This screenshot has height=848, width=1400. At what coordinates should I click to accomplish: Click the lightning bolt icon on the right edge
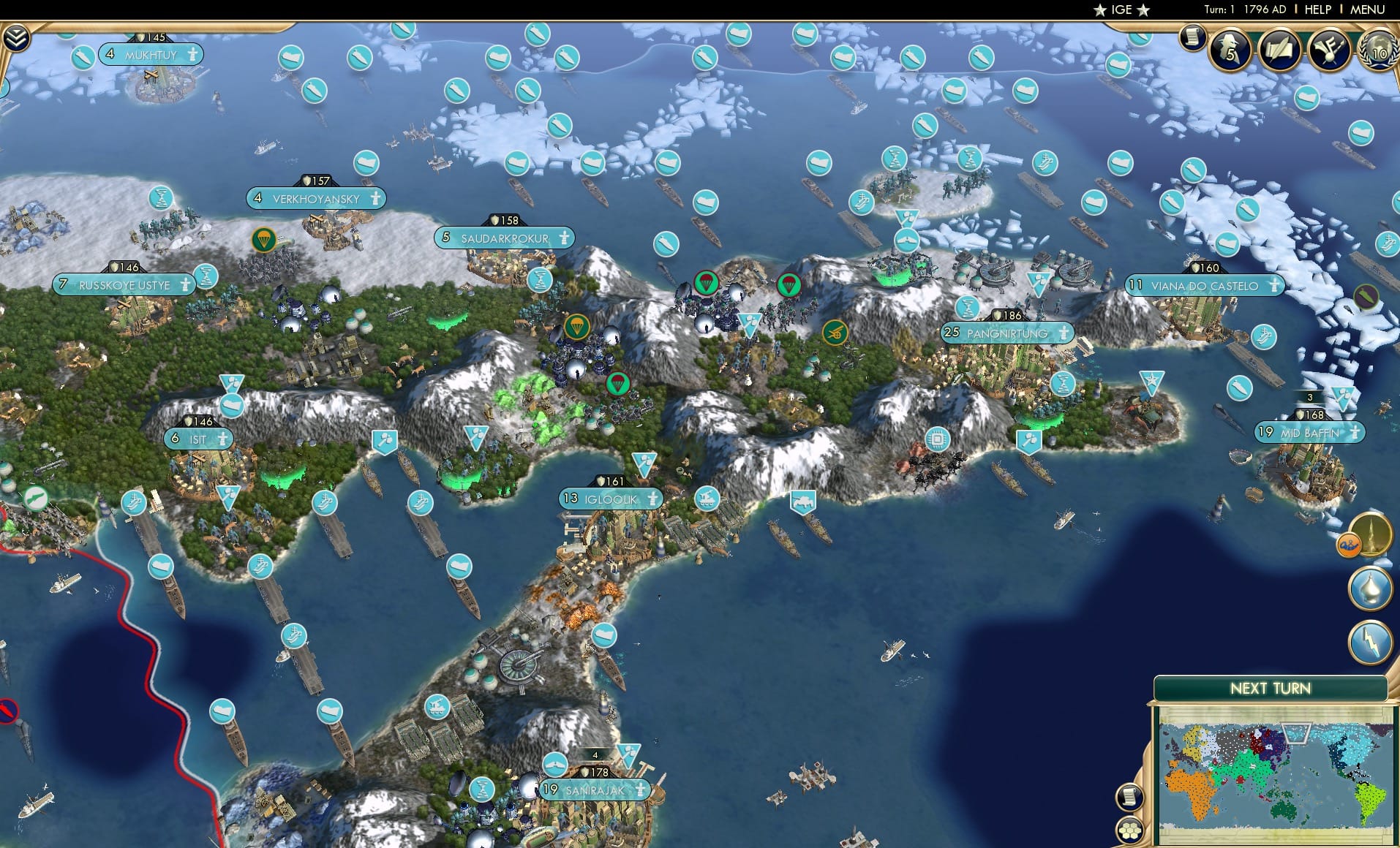1370,640
